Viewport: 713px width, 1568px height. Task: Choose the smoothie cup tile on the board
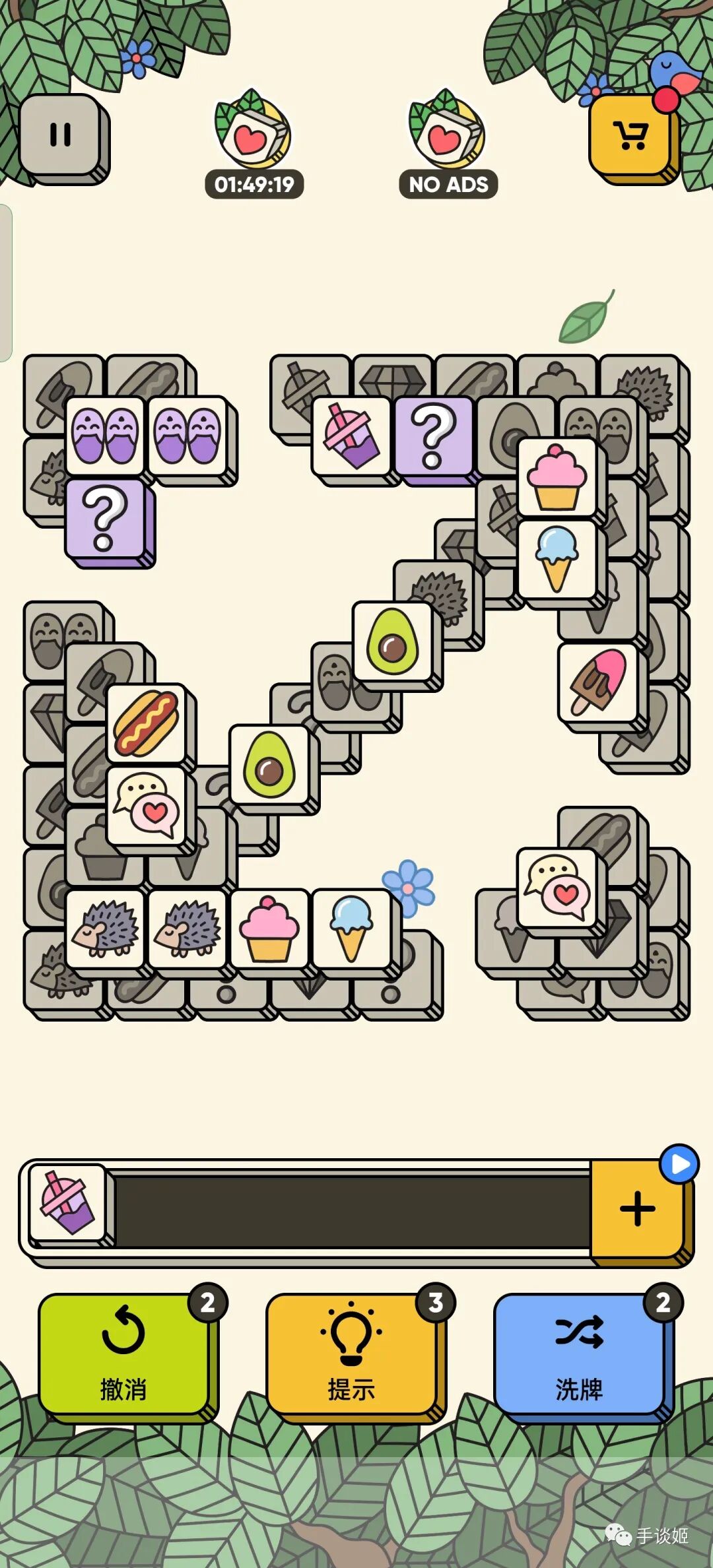click(351, 436)
